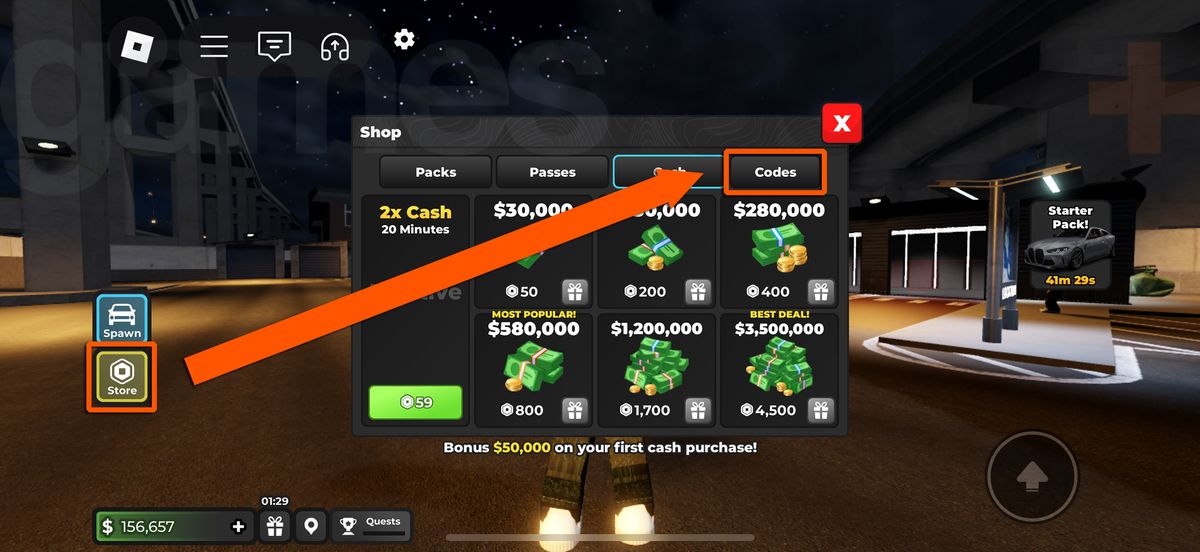Close the Shop window
Viewport: 1200px width, 552px height.
point(842,123)
